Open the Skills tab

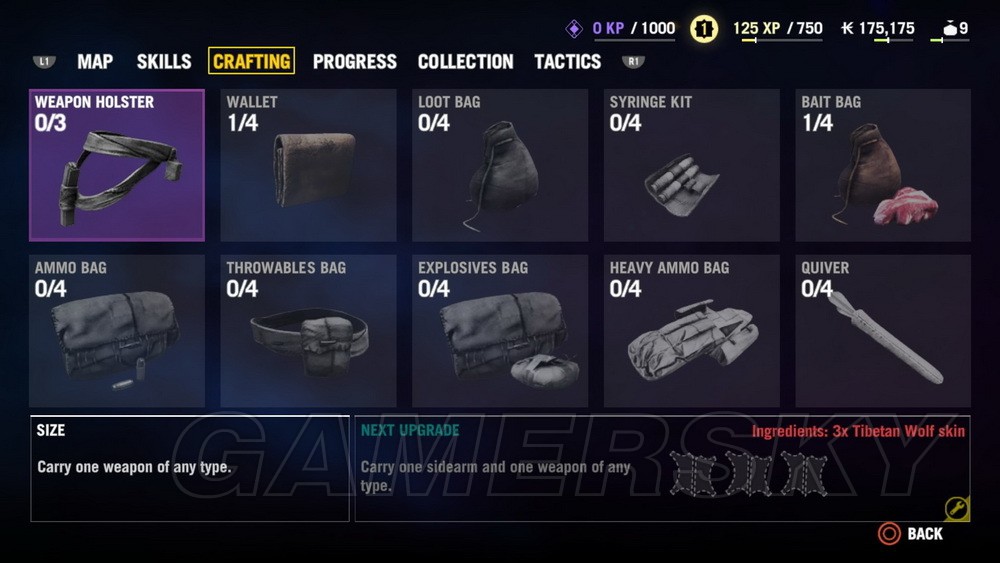point(164,61)
